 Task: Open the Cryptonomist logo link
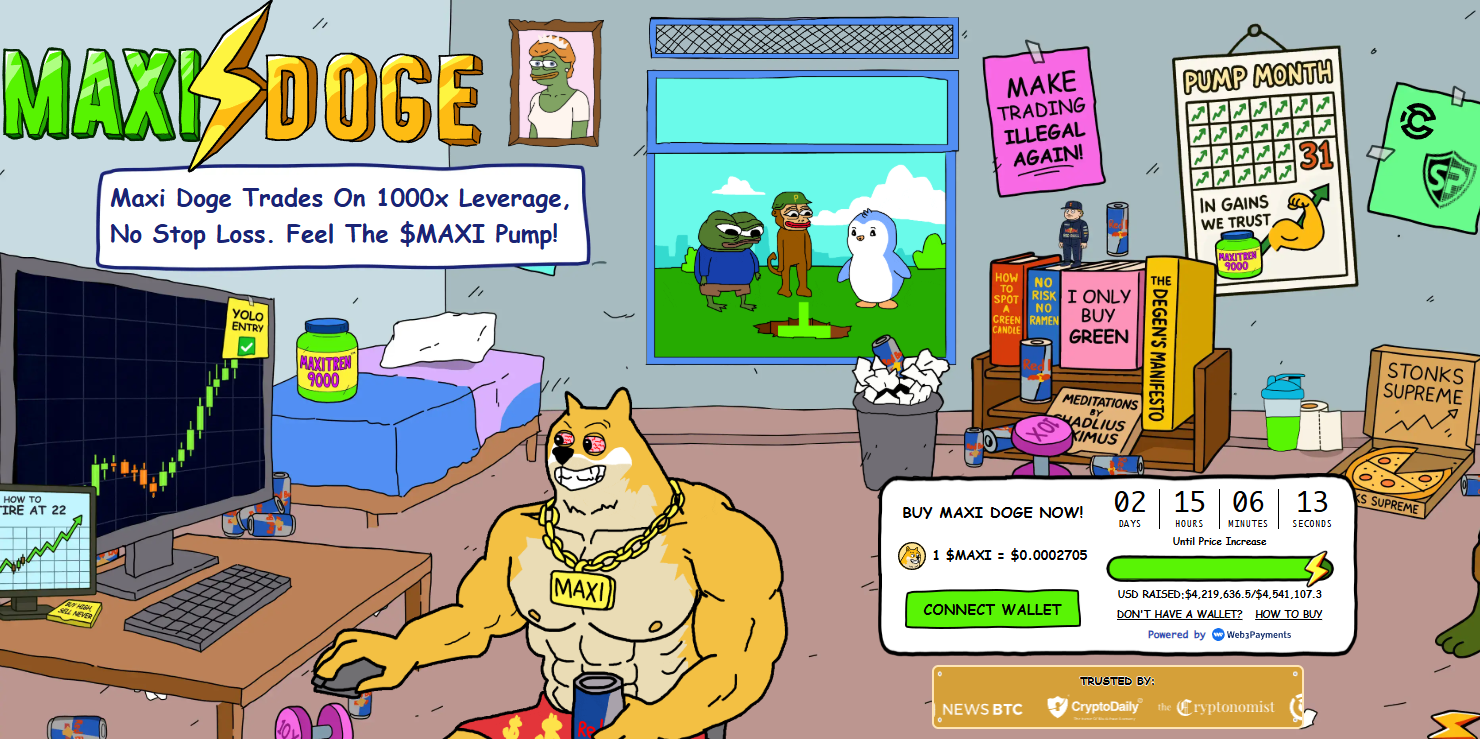tap(1216, 708)
